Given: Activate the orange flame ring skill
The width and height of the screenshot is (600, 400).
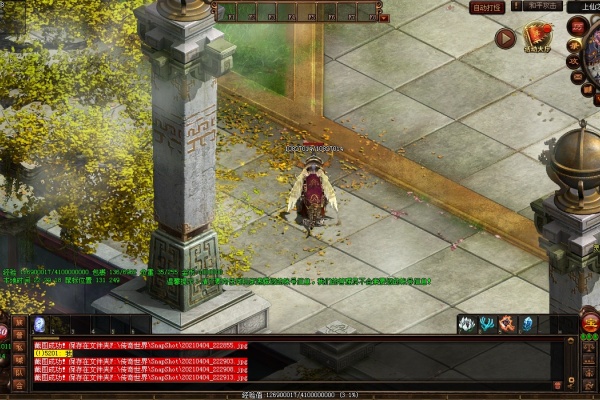Looking at the screenshot, I should point(507,324).
